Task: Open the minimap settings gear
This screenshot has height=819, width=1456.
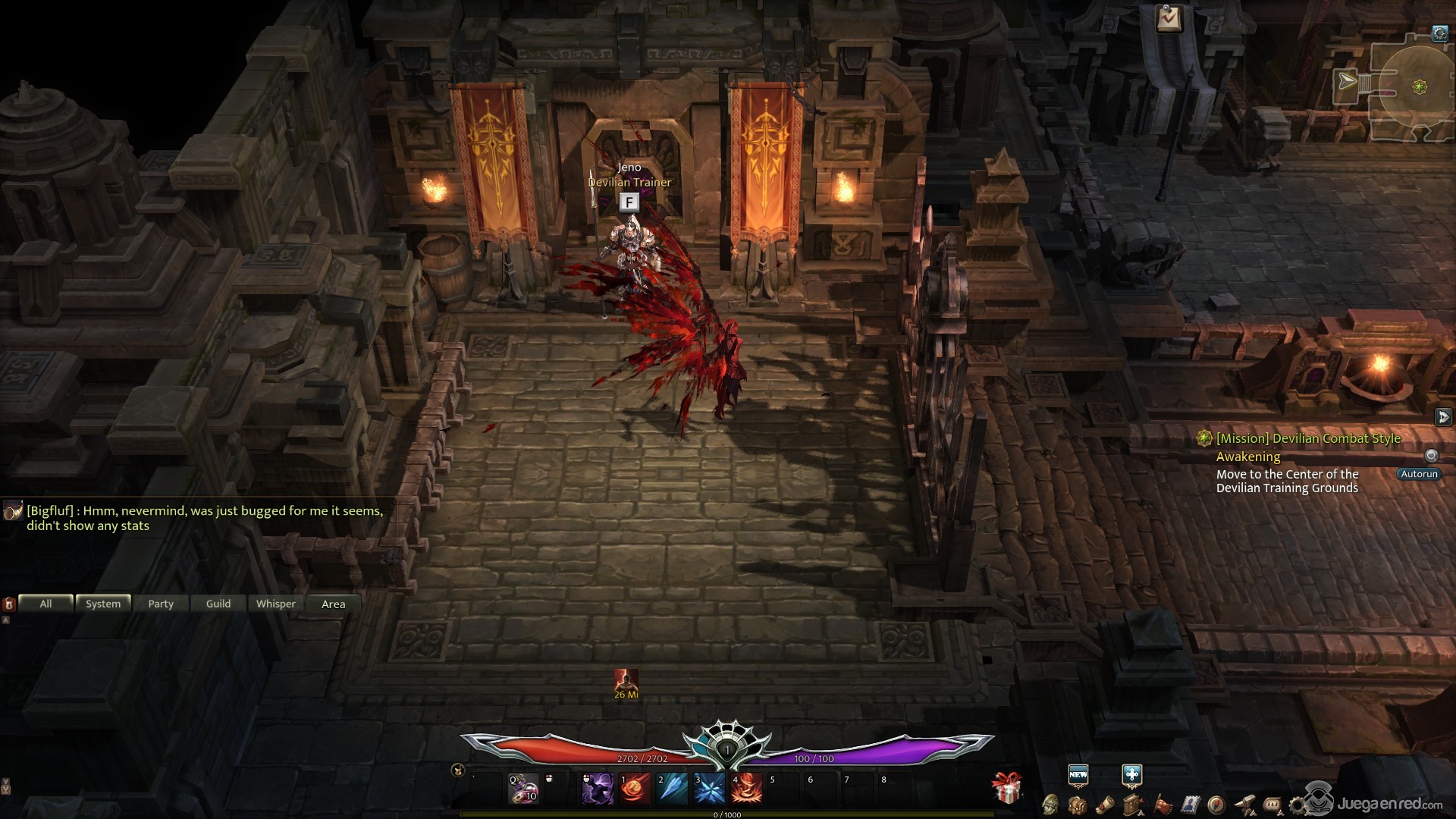Action: pos(1440,33)
